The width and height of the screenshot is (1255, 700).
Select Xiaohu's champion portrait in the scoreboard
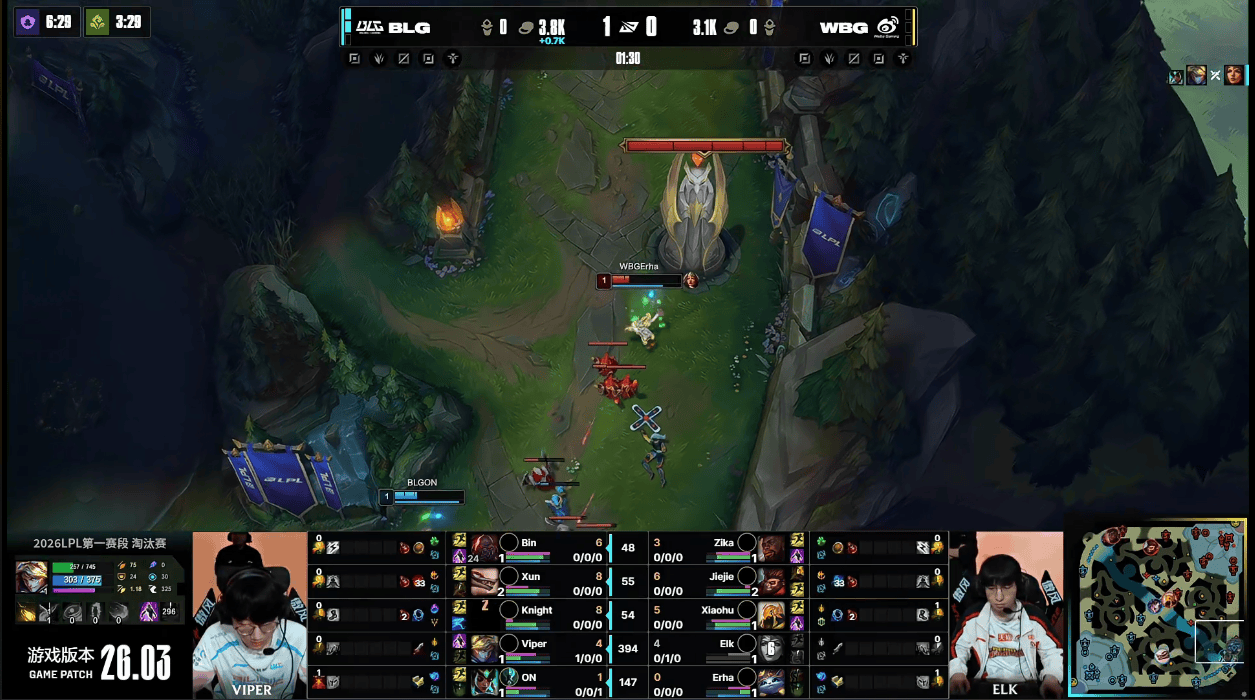click(x=772, y=614)
